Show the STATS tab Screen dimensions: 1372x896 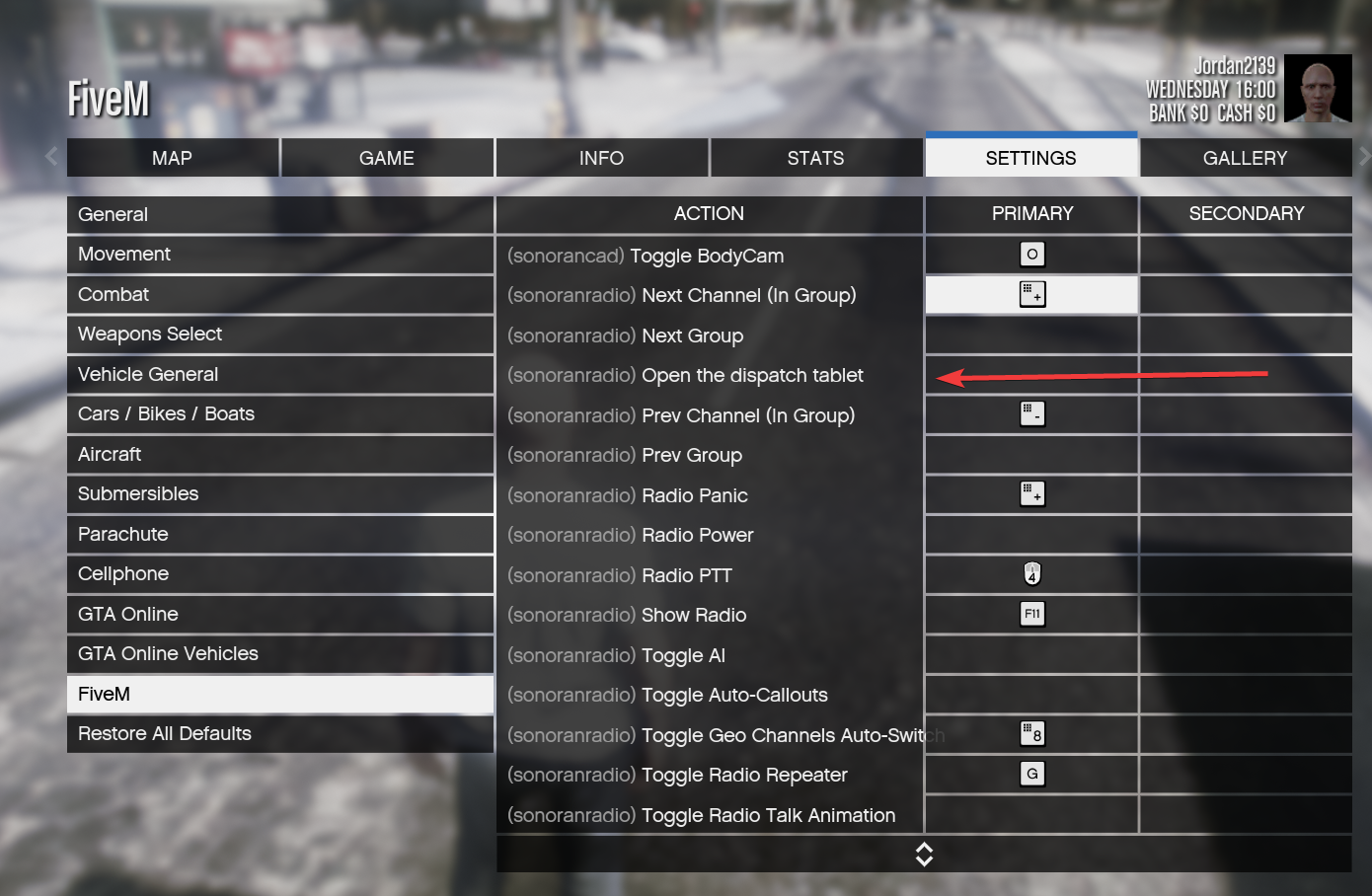pos(815,158)
